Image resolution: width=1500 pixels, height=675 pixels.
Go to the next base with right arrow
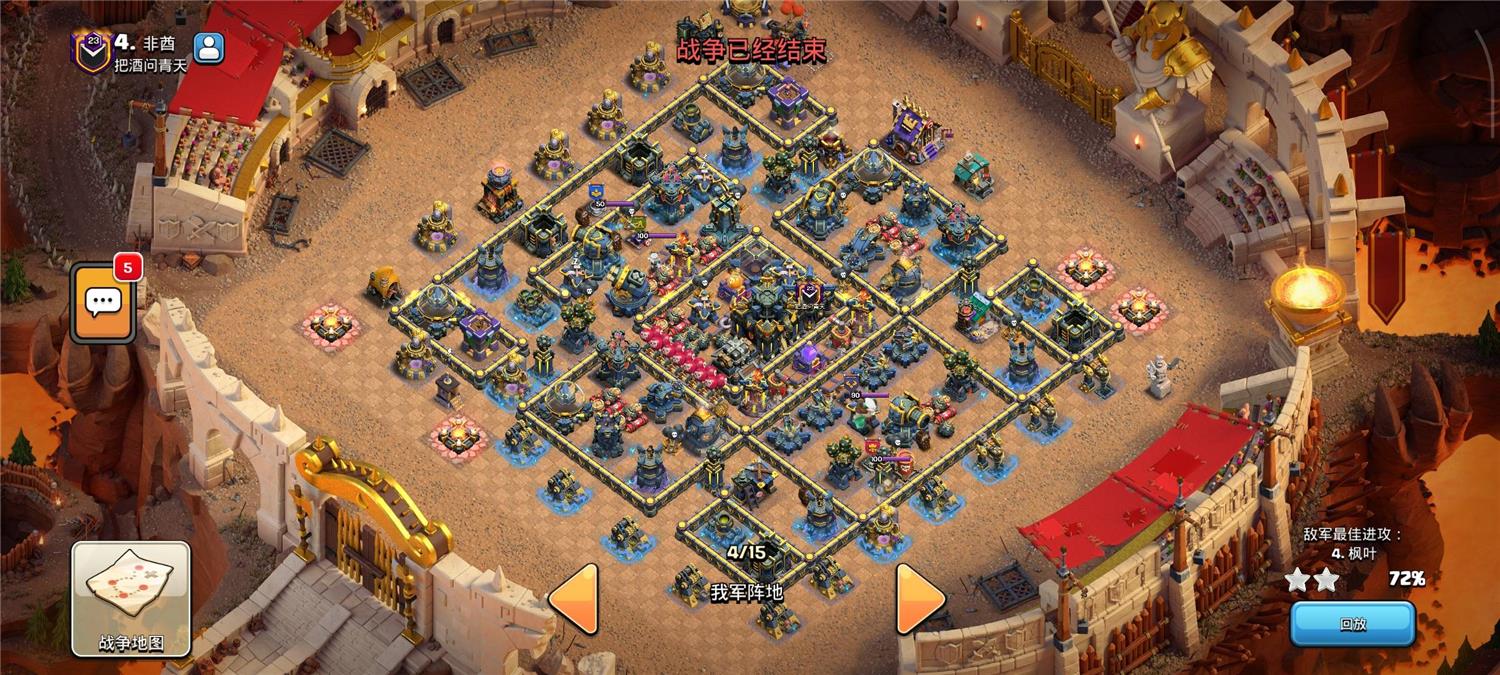click(x=919, y=598)
